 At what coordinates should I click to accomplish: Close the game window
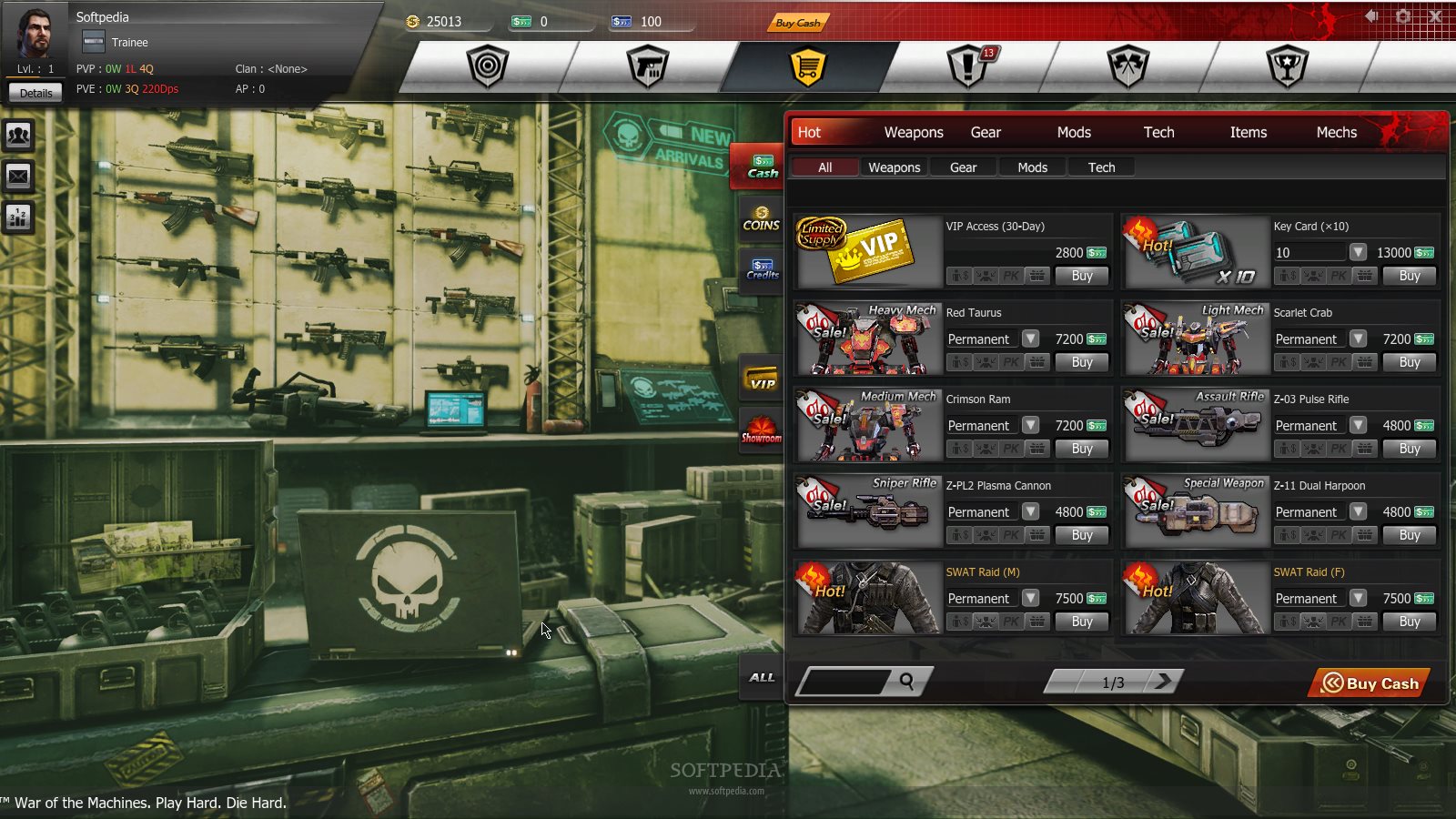(x=1435, y=16)
